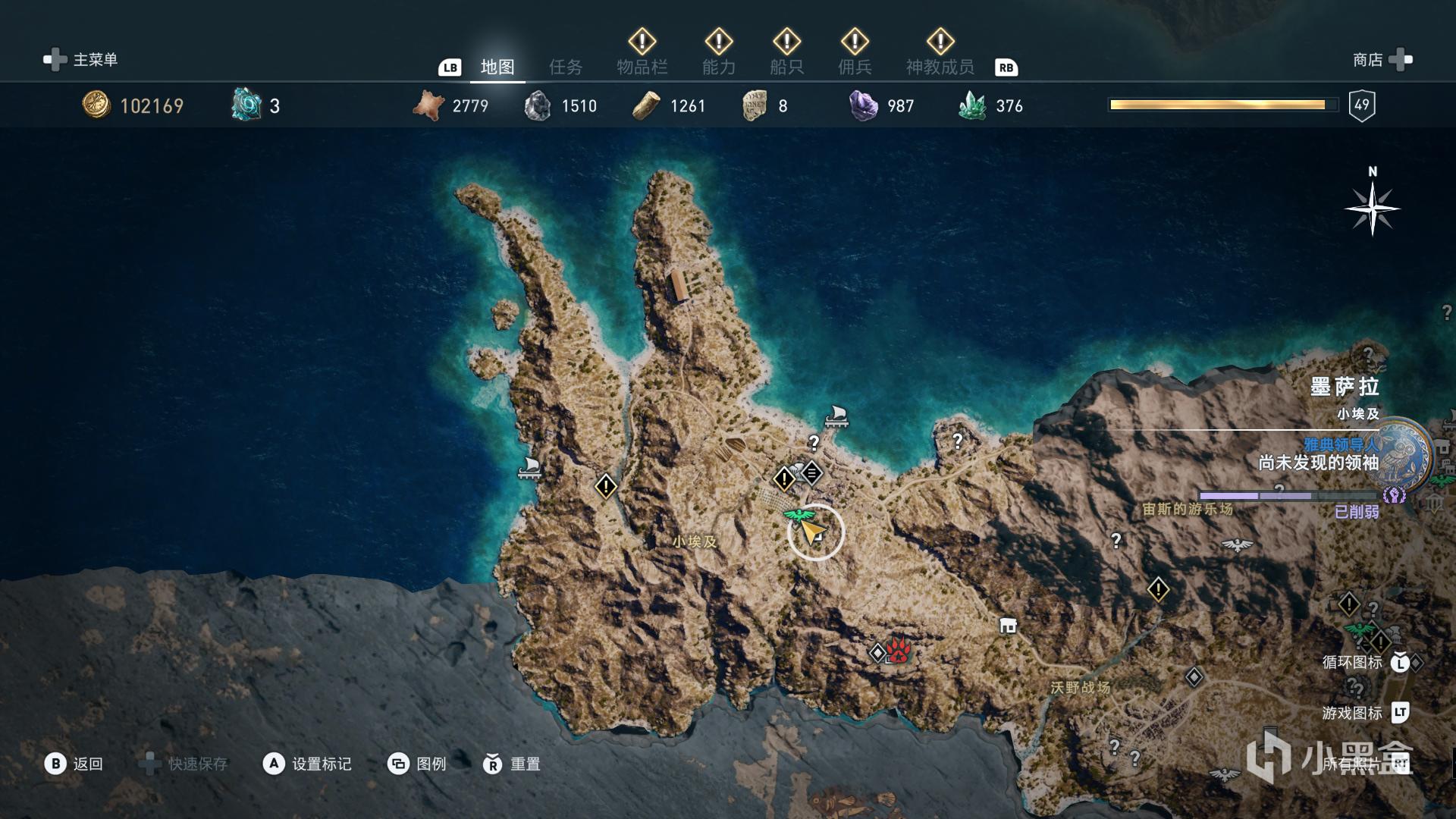Select the red paw print beast marker
The height and width of the screenshot is (819, 1456).
click(x=898, y=651)
